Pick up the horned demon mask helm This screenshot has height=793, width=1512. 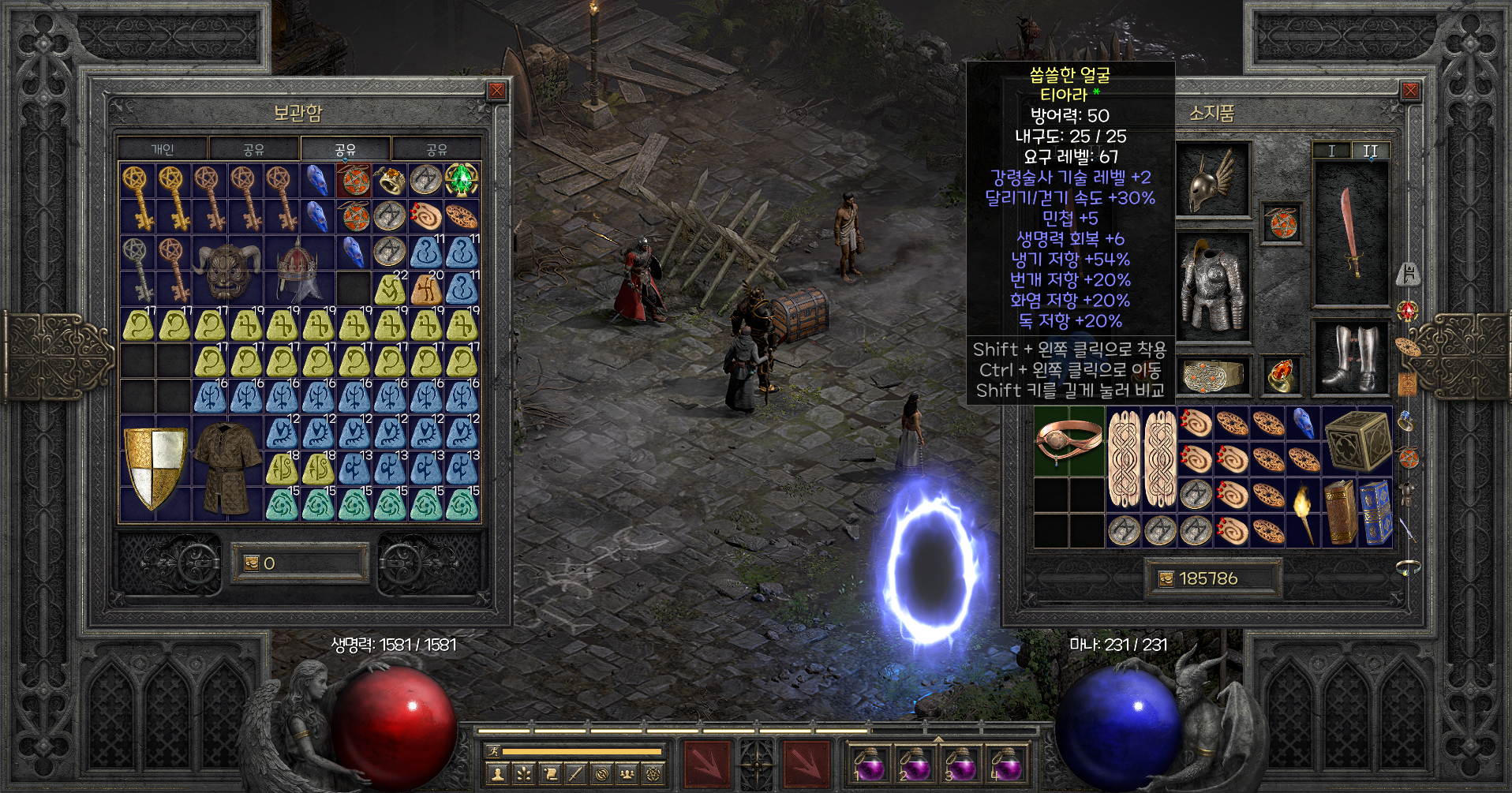tap(227, 270)
